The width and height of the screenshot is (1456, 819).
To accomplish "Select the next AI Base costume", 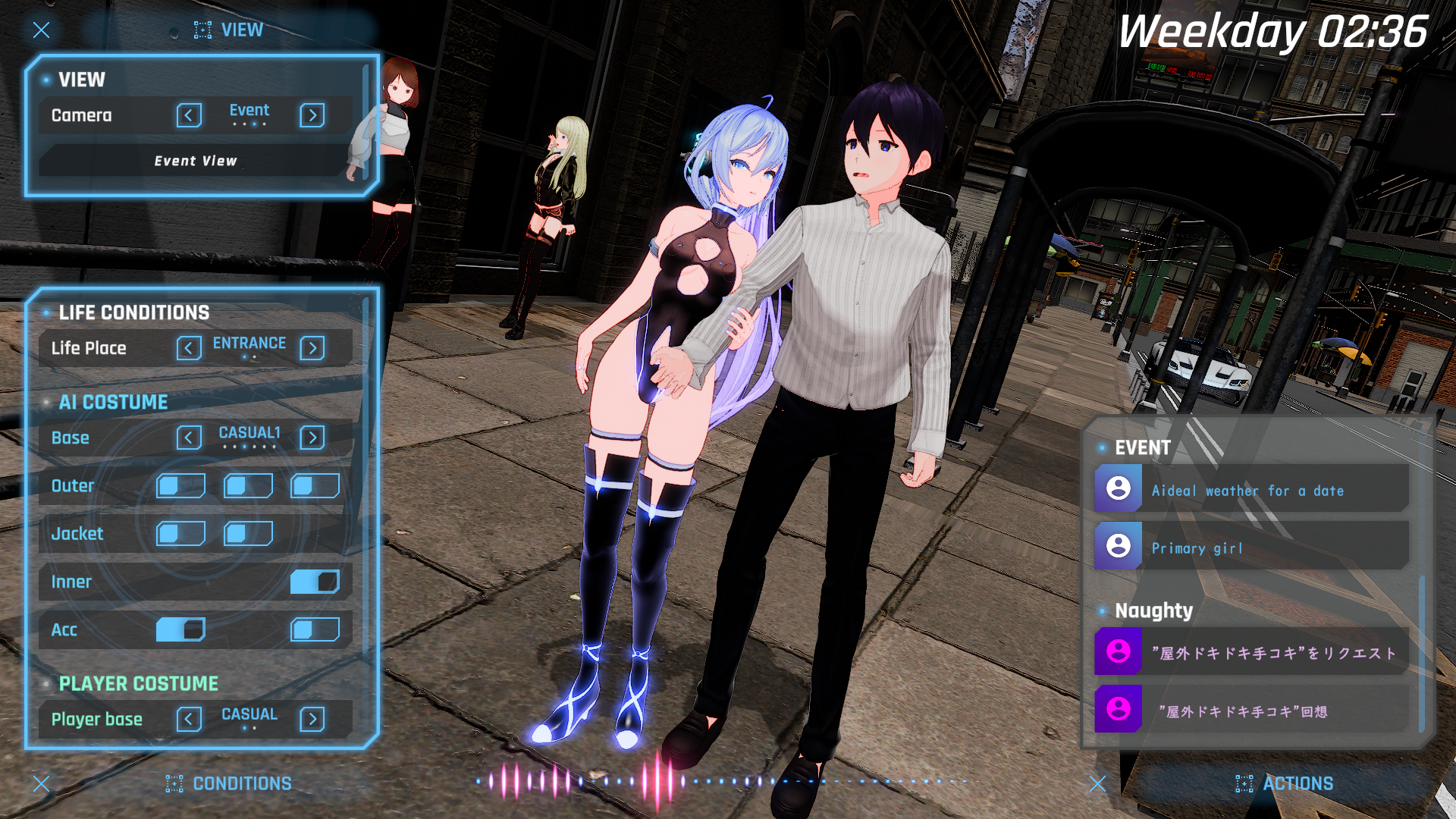I will coord(312,438).
